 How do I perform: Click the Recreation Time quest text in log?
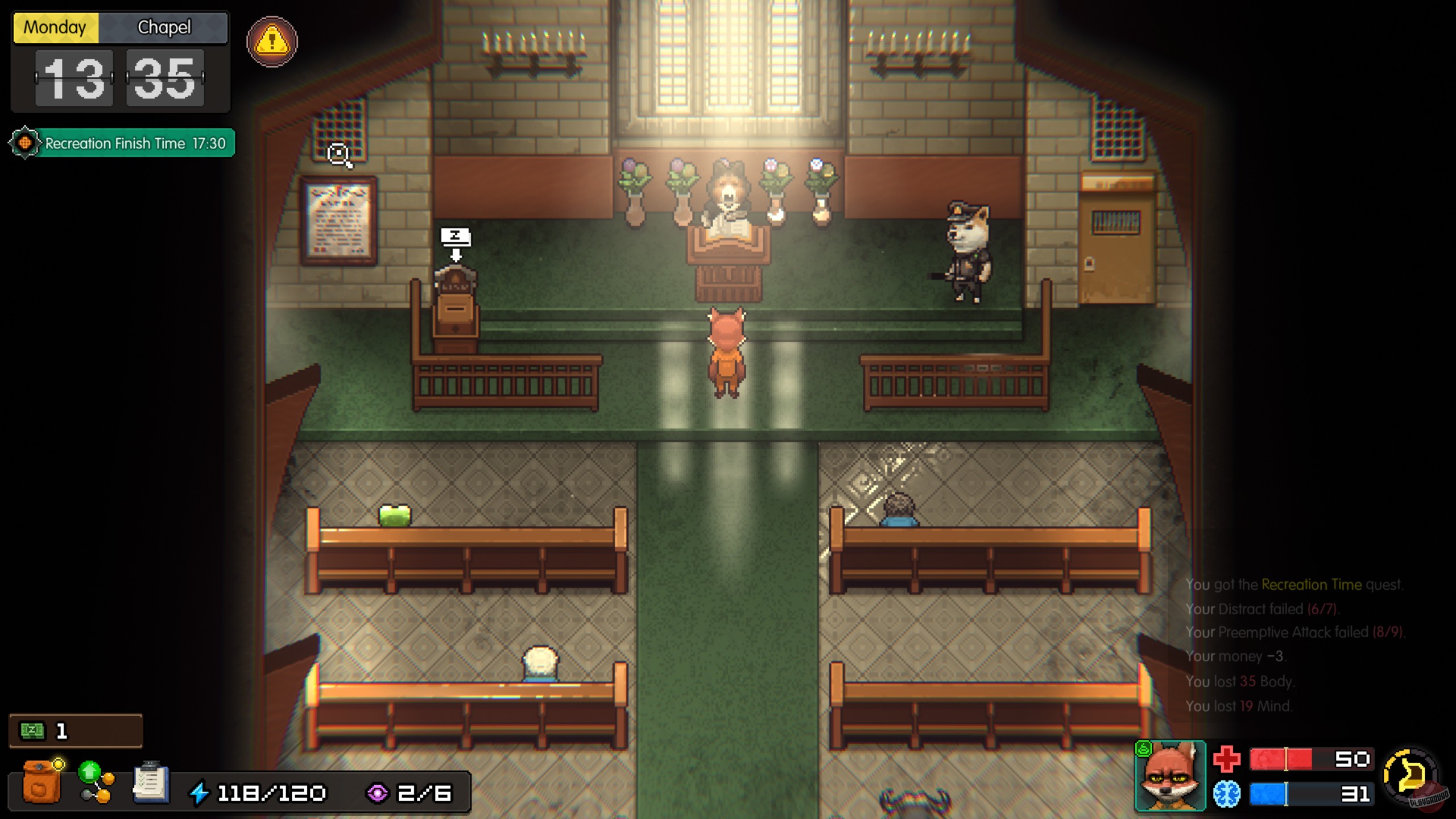(x=1308, y=585)
